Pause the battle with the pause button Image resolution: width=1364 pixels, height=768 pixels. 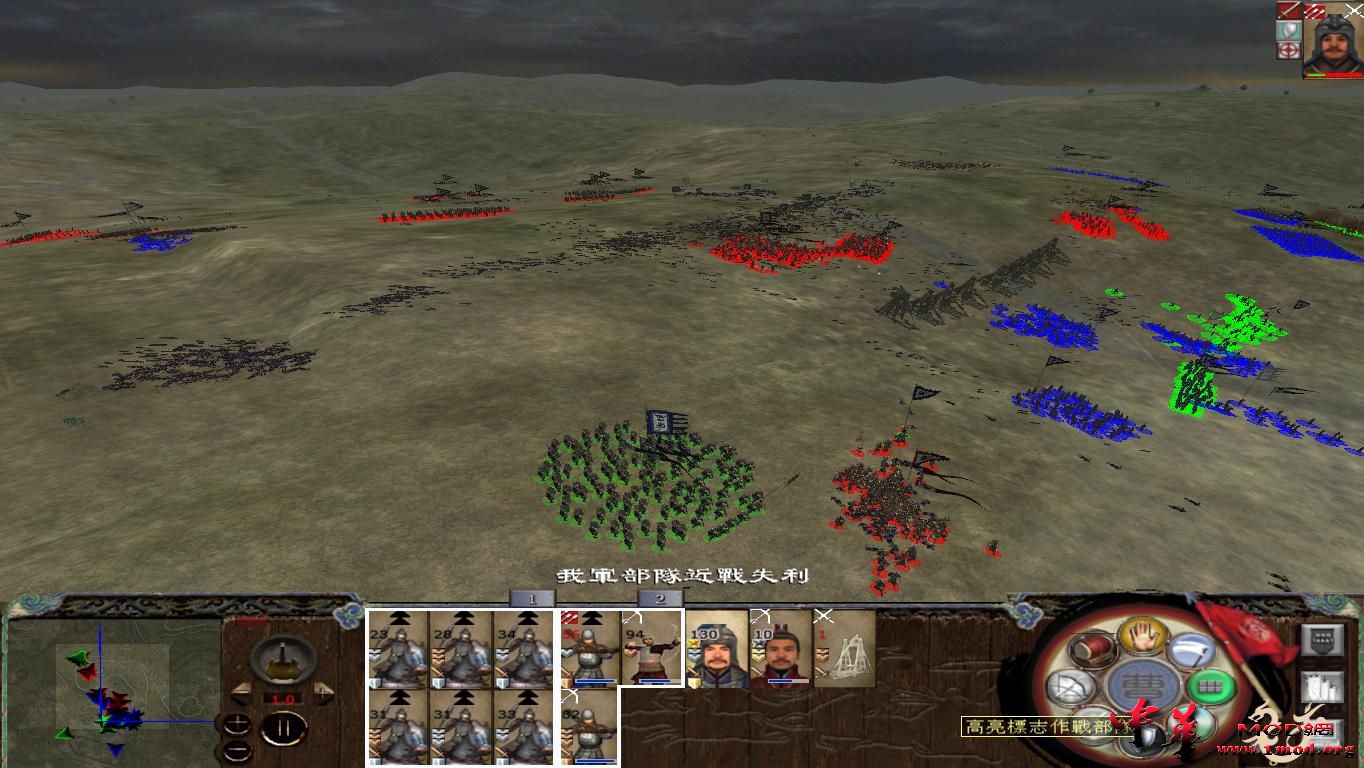(x=284, y=730)
